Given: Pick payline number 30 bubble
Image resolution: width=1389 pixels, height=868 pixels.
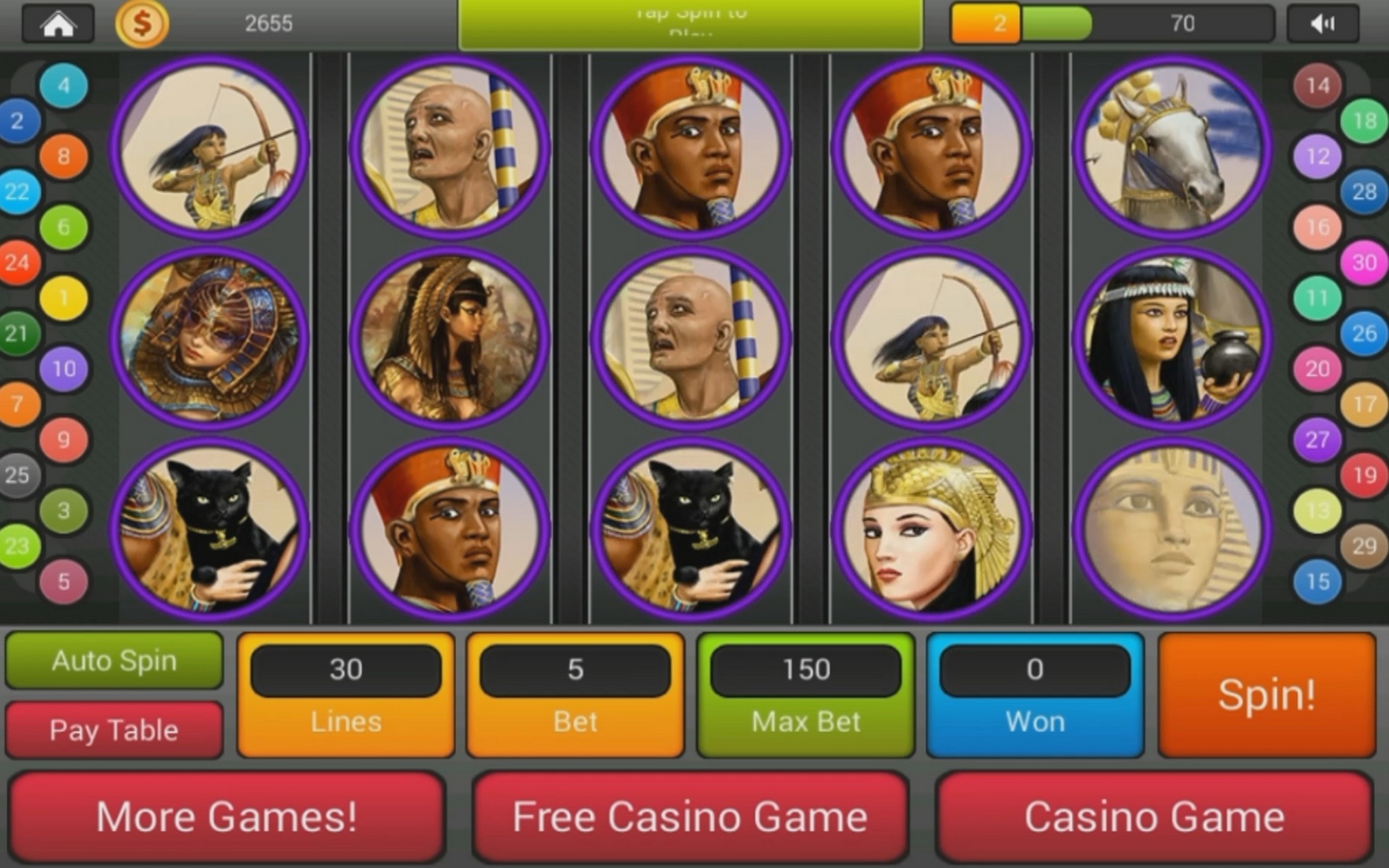Looking at the screenshot, I should pyautogui.click(x=1365, y=263).
